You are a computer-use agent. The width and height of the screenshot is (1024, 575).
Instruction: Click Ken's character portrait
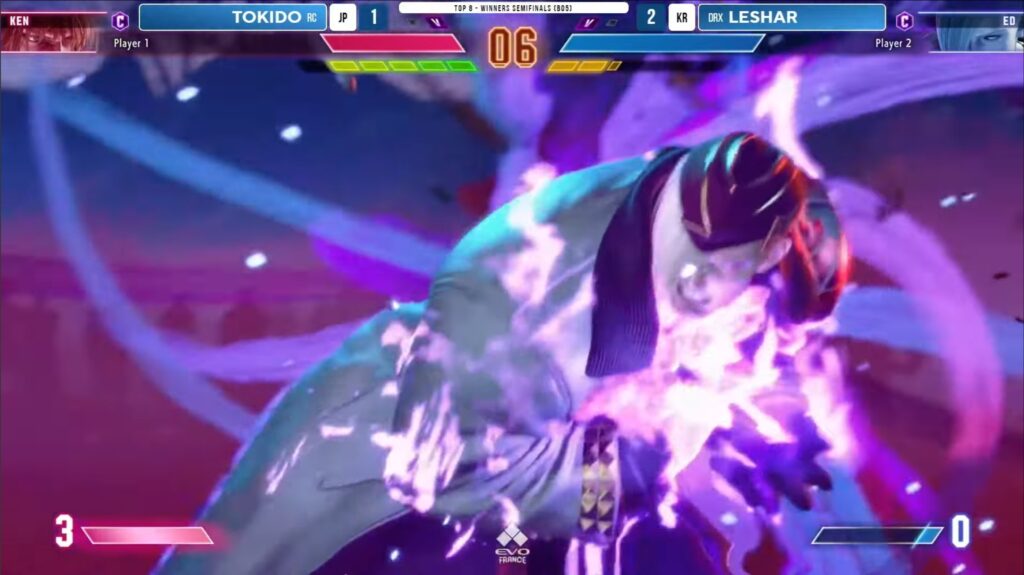(52, 32)
